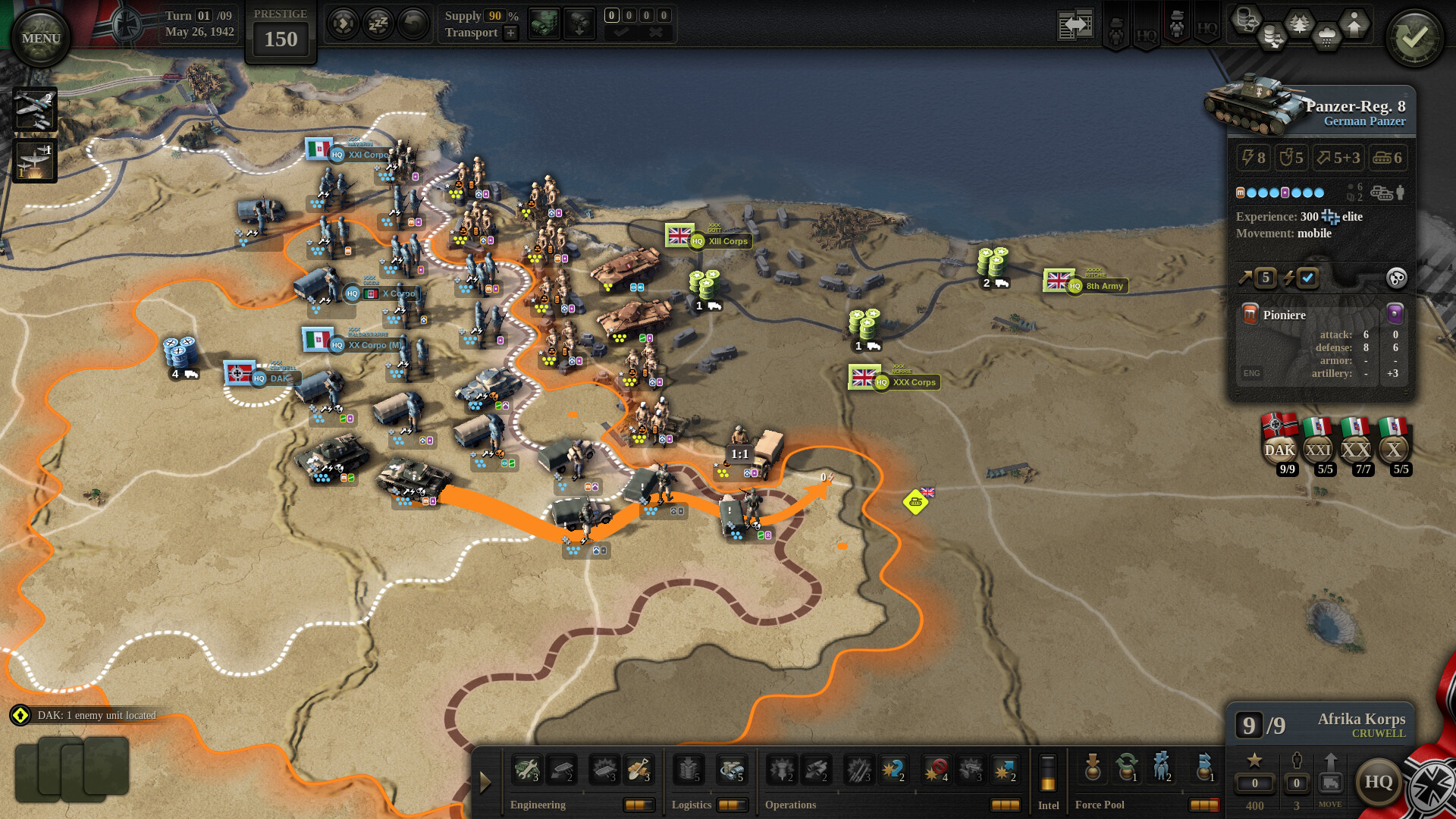The image size is (1456, 819).
Task: Toggle the forest terrain overlay hex
Action: [x=1299, y=23]
